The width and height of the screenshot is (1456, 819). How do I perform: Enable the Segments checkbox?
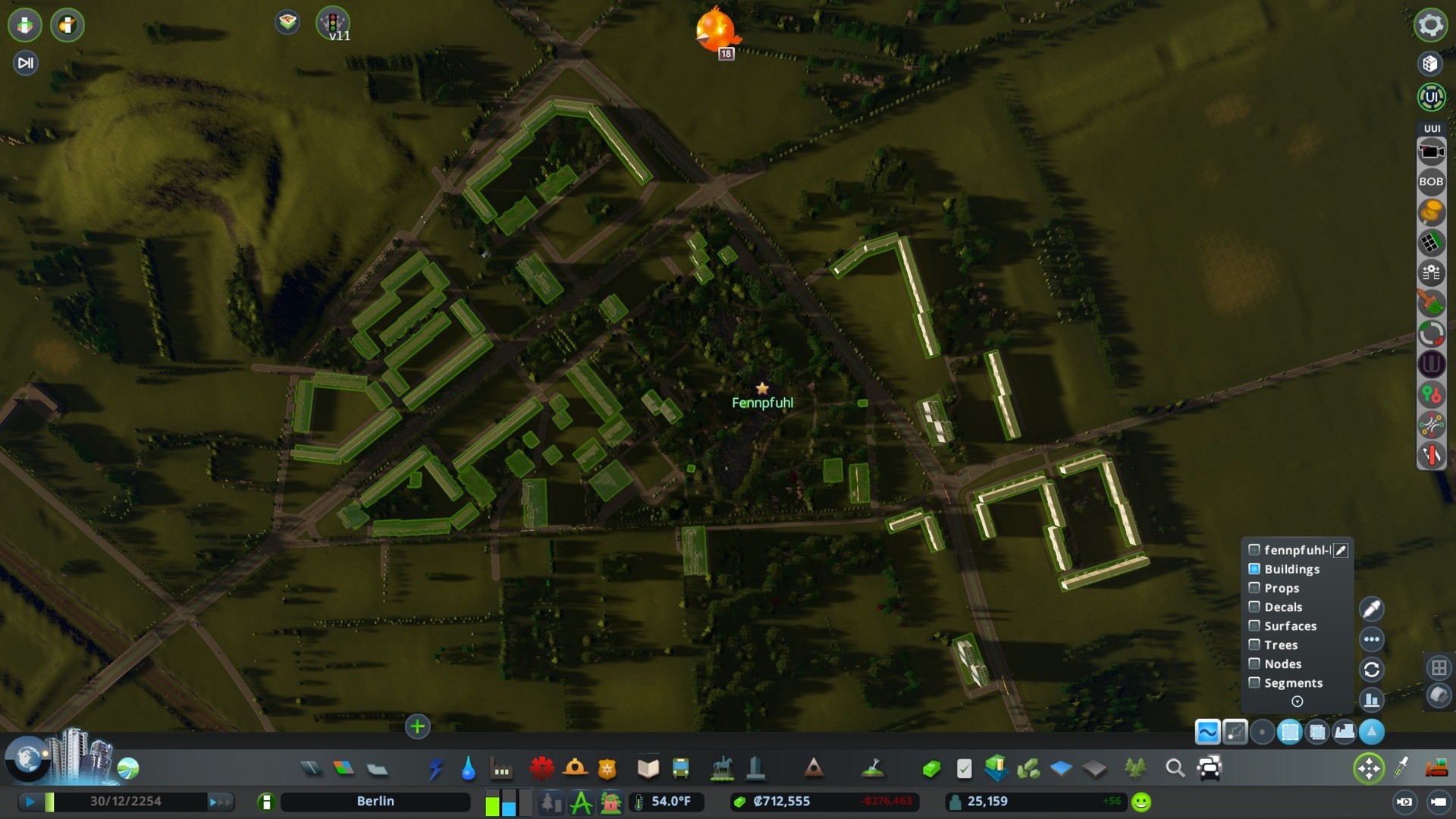pos(1254,682)
